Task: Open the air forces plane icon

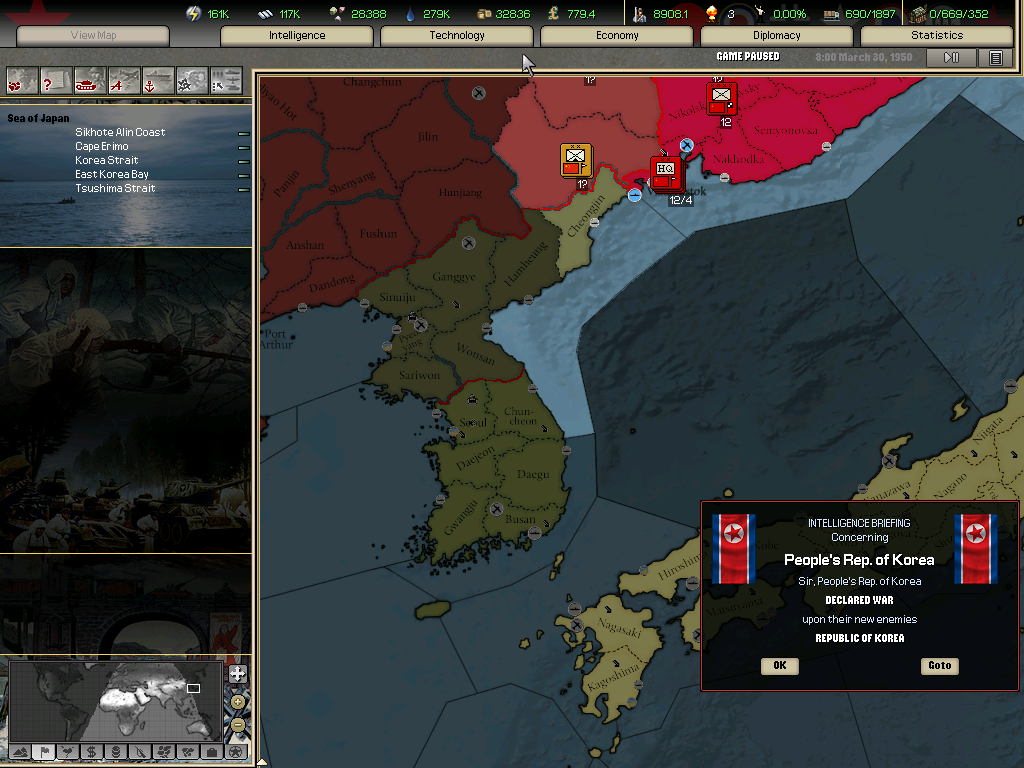Action: point(124,79)
